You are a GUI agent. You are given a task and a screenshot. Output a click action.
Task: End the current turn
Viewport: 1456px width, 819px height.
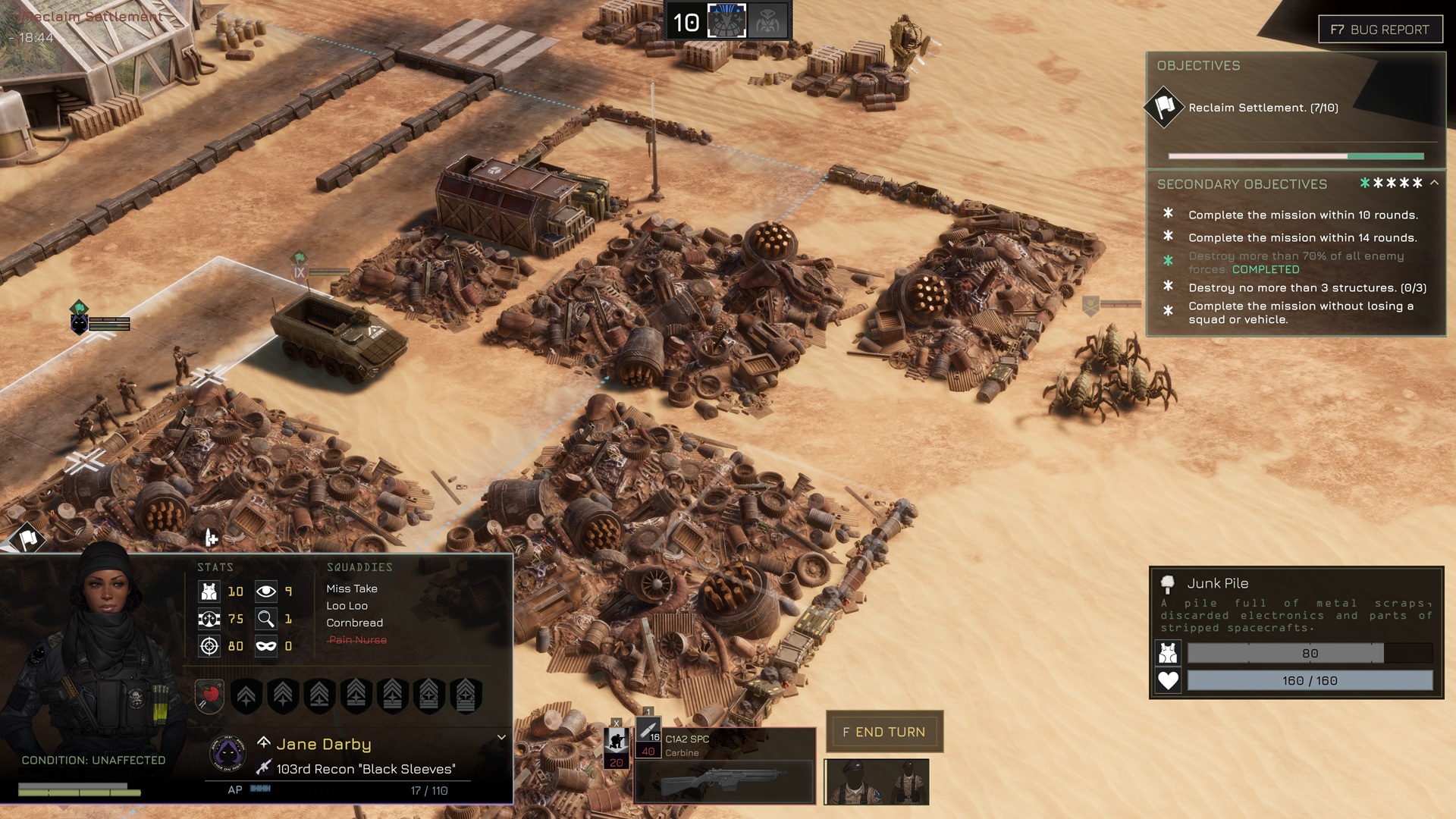(x=884, y=732)
